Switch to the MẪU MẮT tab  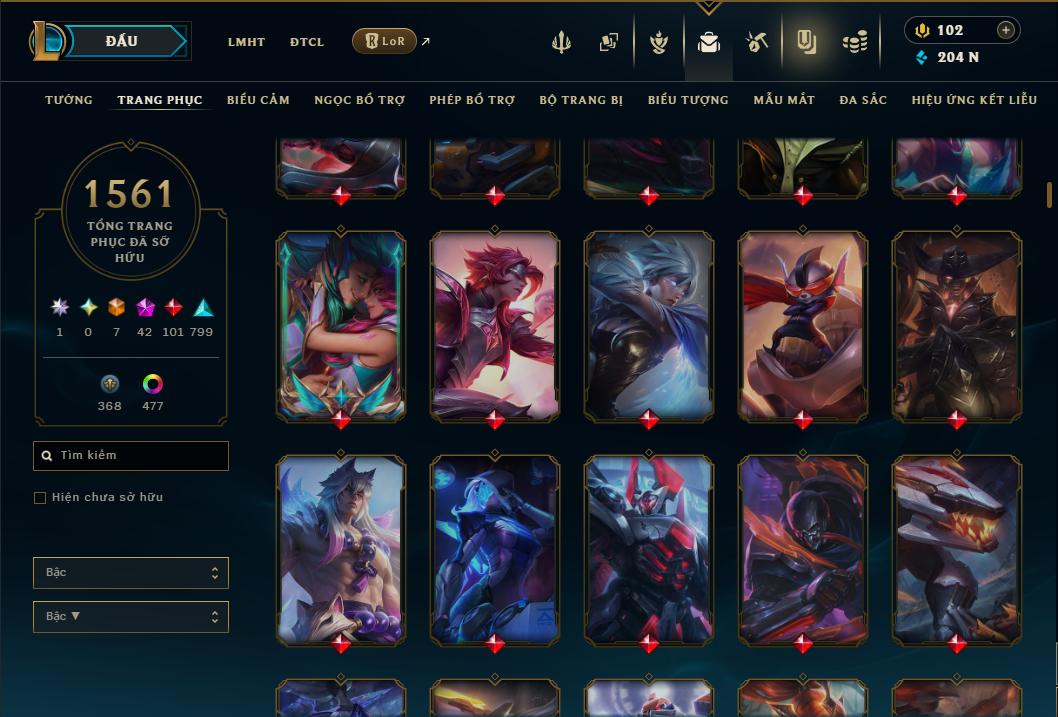click(784, 100)
